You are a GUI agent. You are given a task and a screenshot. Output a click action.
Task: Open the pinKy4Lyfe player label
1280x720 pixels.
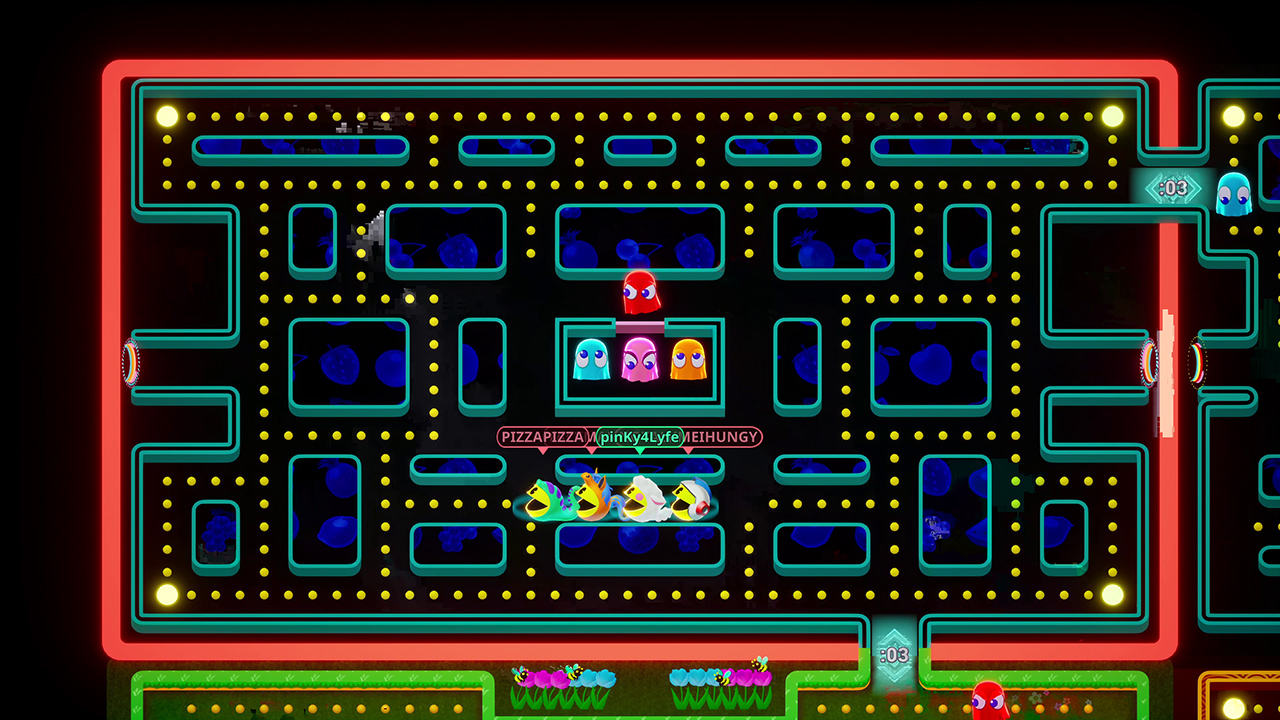point(638,437)
